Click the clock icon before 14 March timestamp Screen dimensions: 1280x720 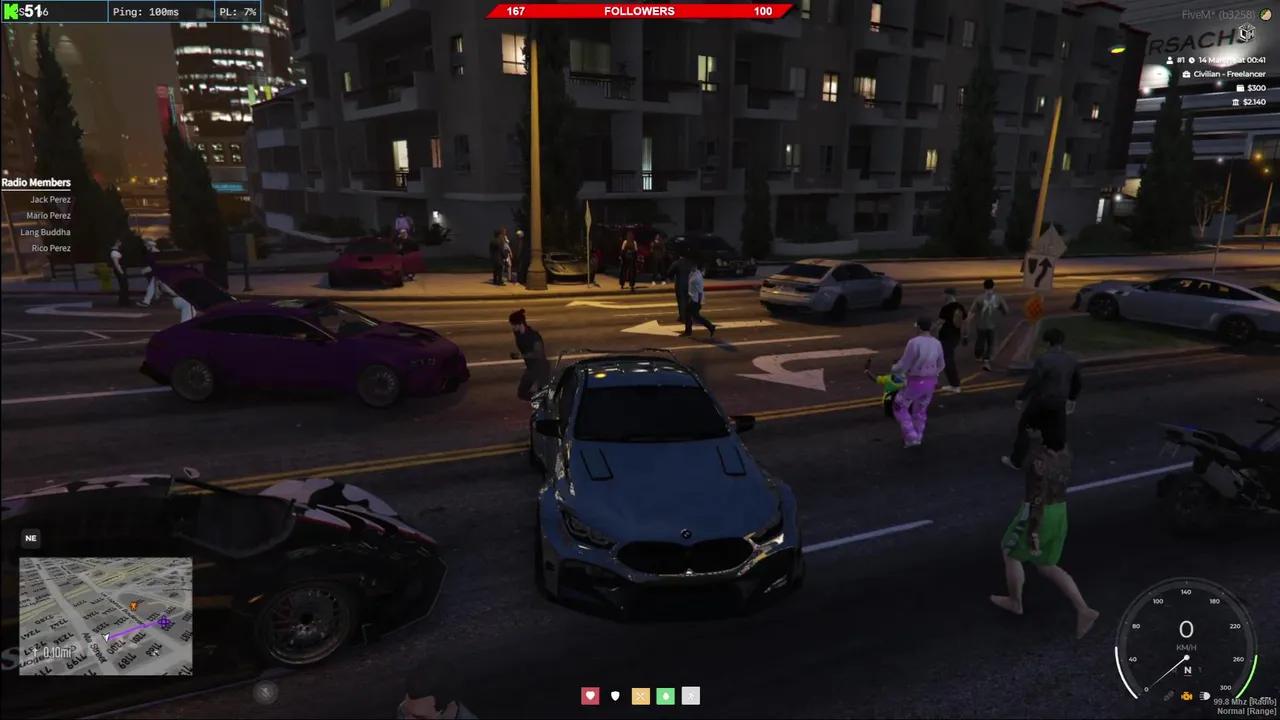tap(1192, 60)
